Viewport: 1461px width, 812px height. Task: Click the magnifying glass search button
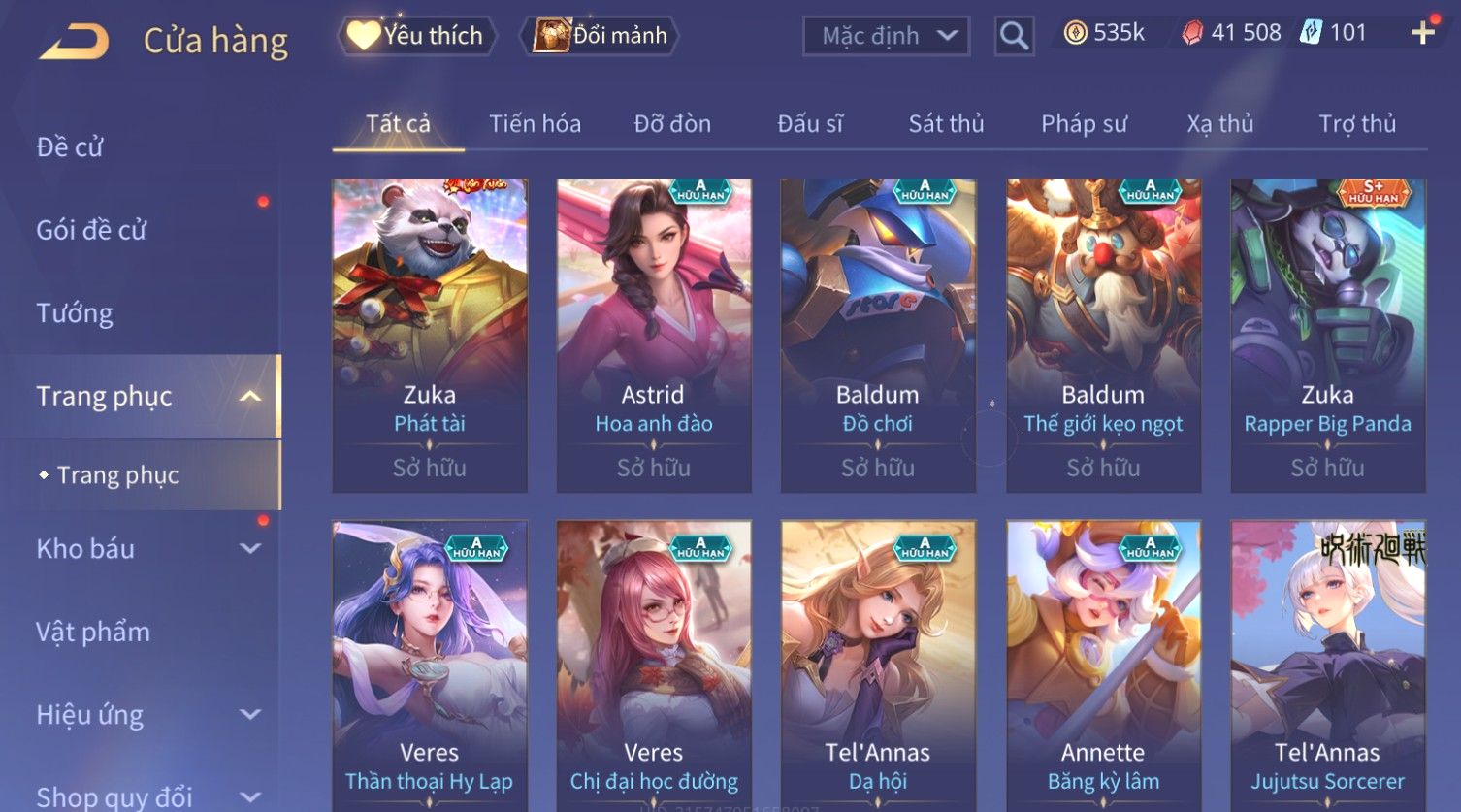[1014, 37]
